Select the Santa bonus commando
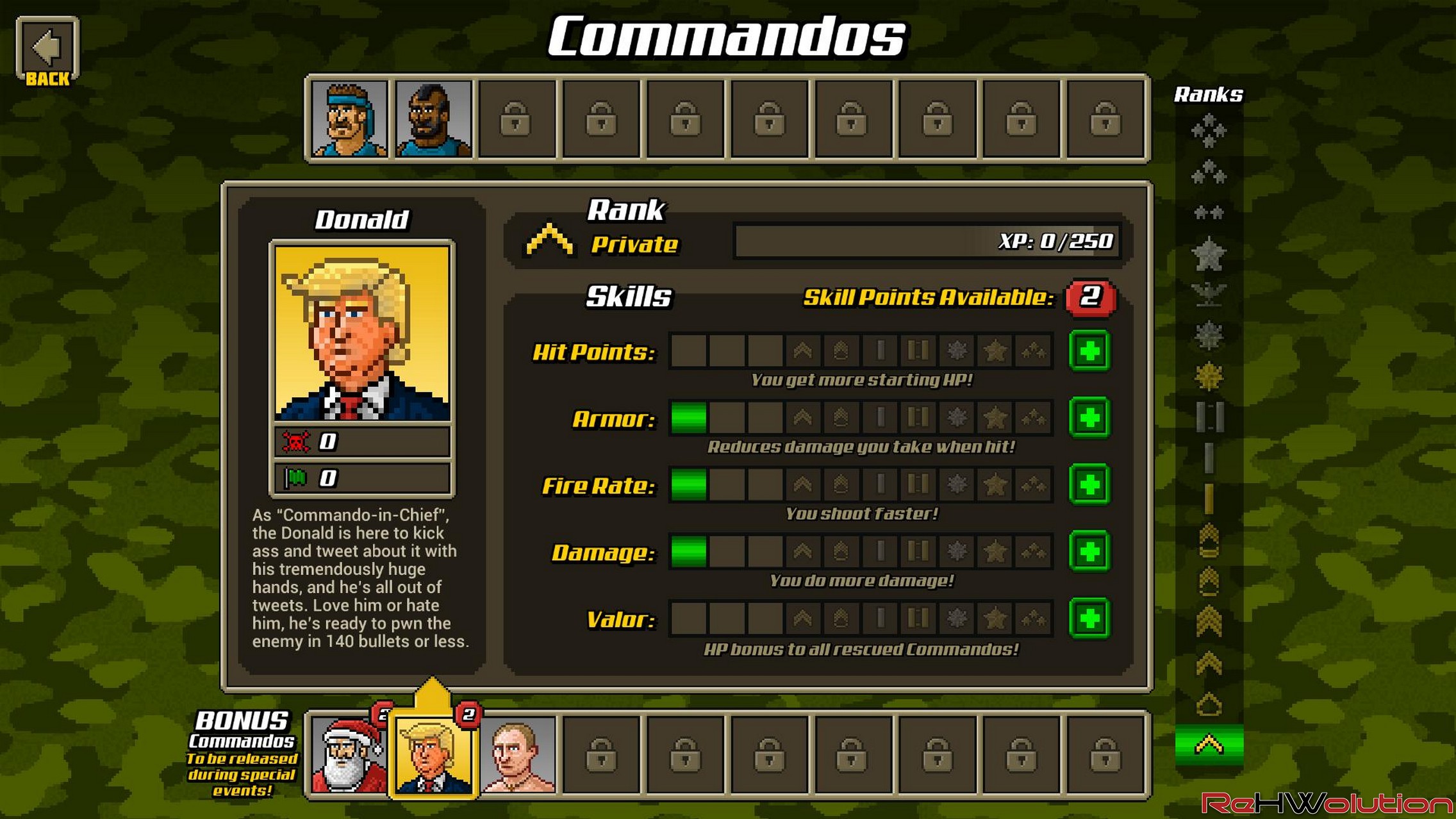Screen dimensions: 1456x819 click(349, 756)
